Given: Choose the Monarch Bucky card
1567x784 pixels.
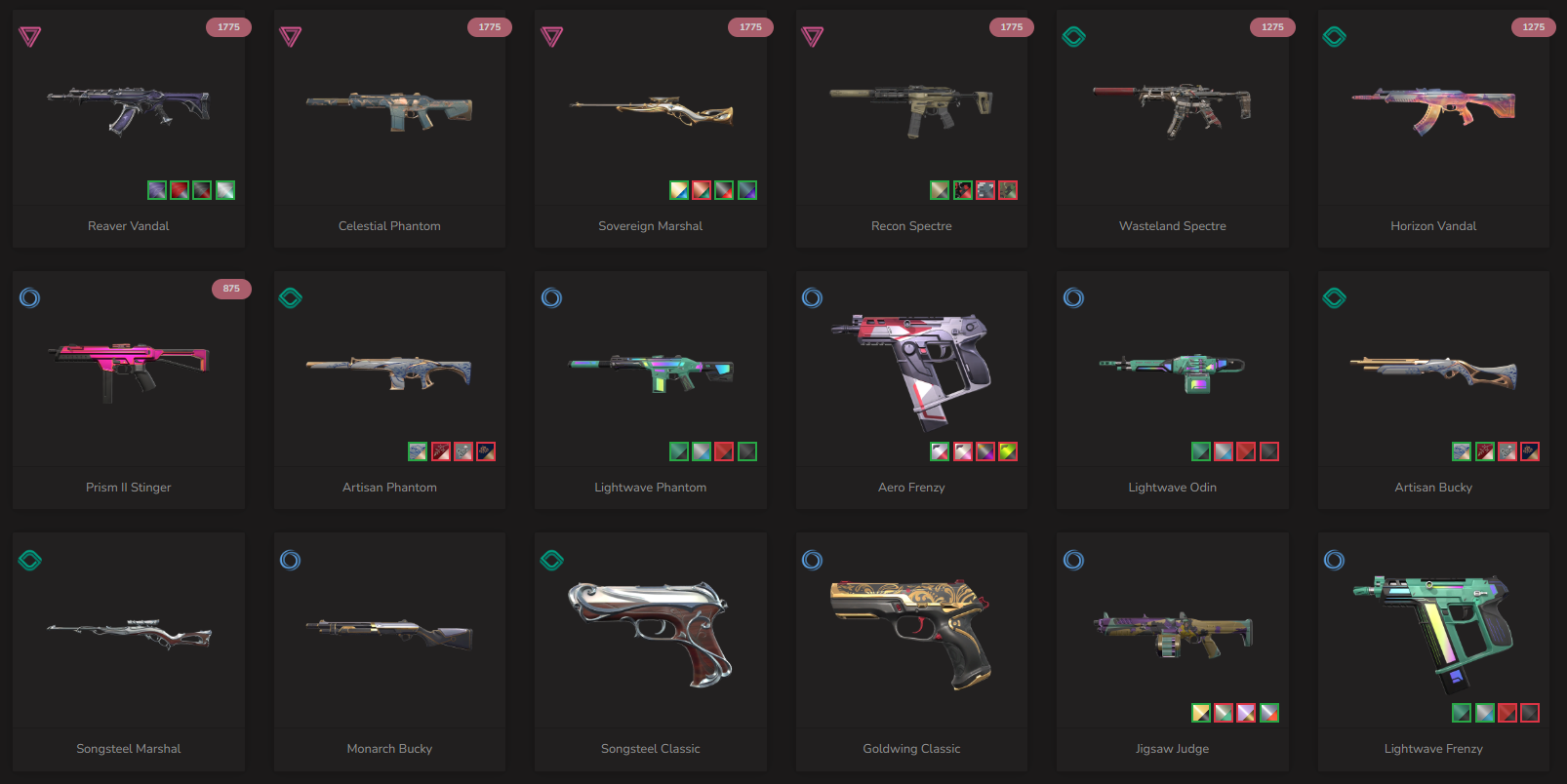Looking at the screenshot, I should point(389,634).
